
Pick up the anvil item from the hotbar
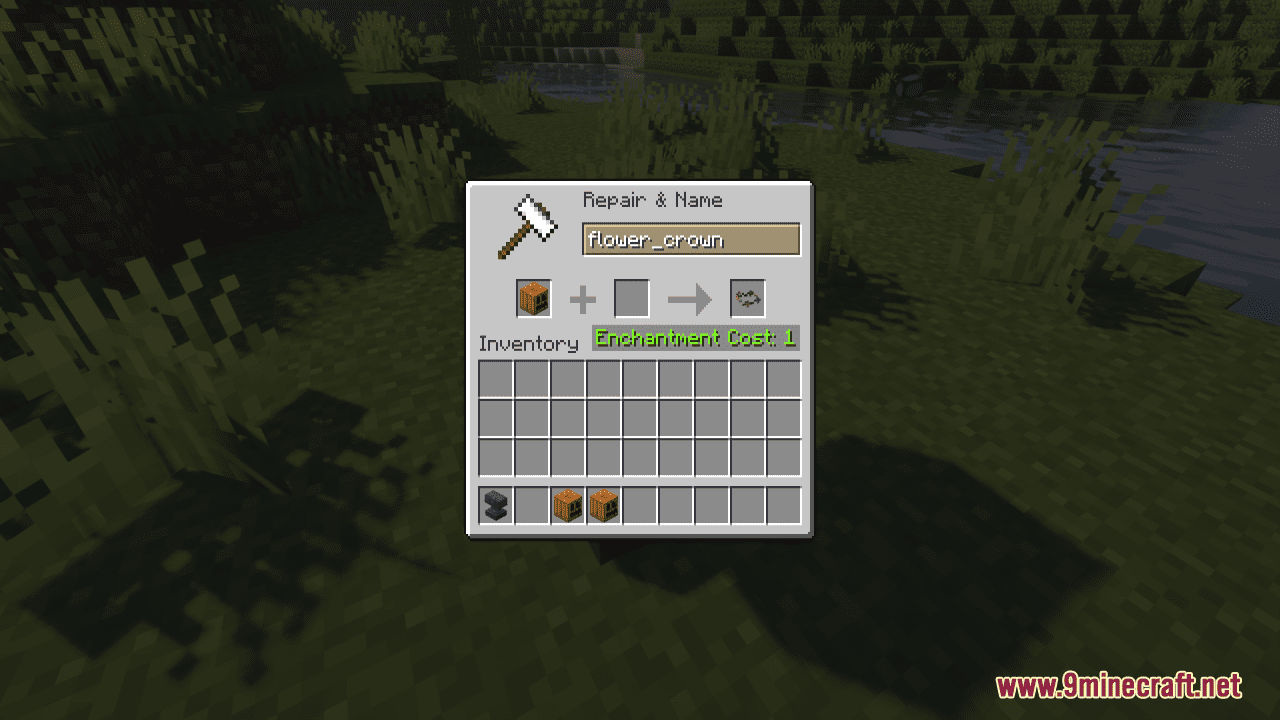(495, 505)
